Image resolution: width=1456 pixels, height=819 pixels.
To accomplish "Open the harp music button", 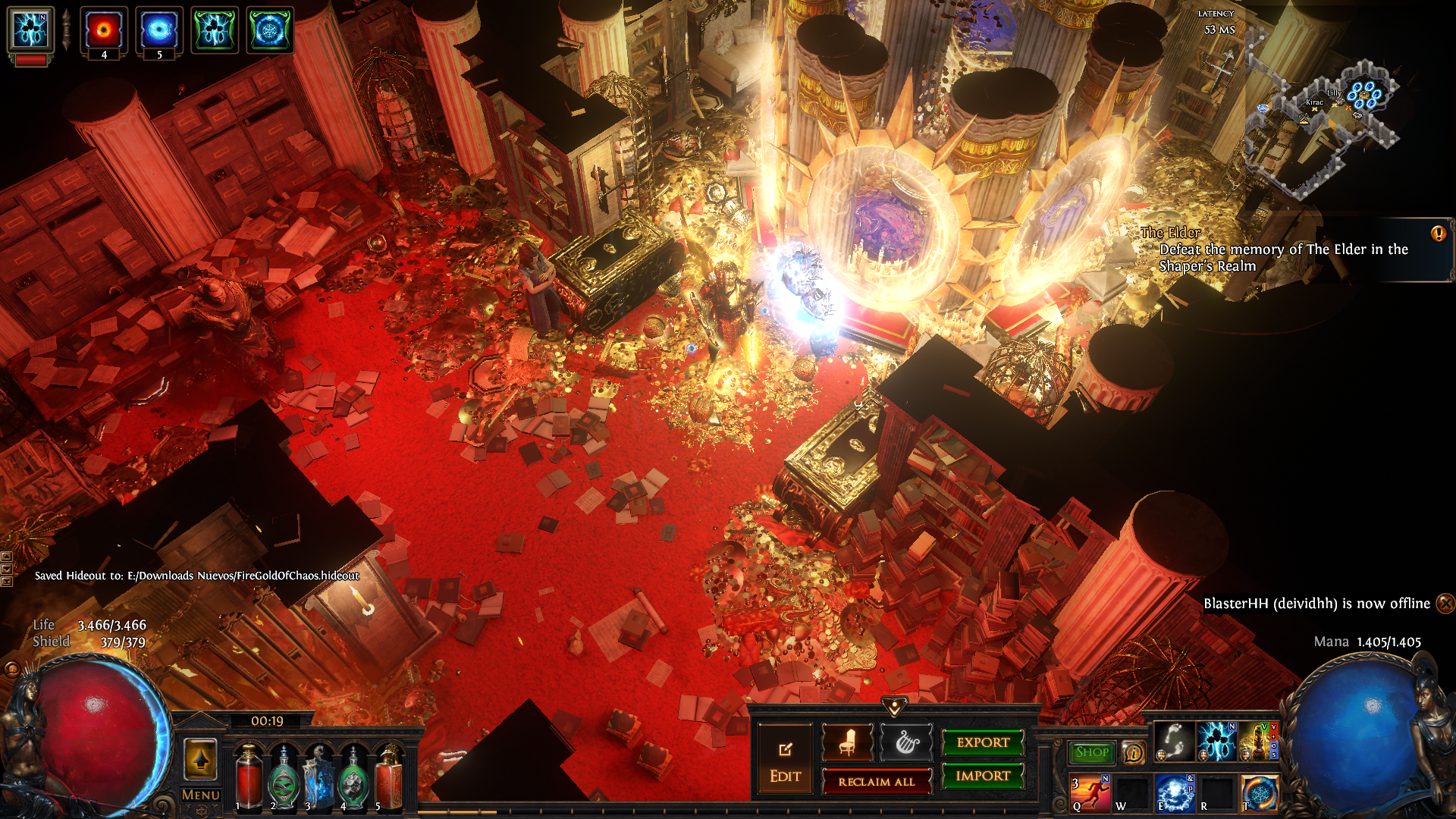I will (906, 742).
